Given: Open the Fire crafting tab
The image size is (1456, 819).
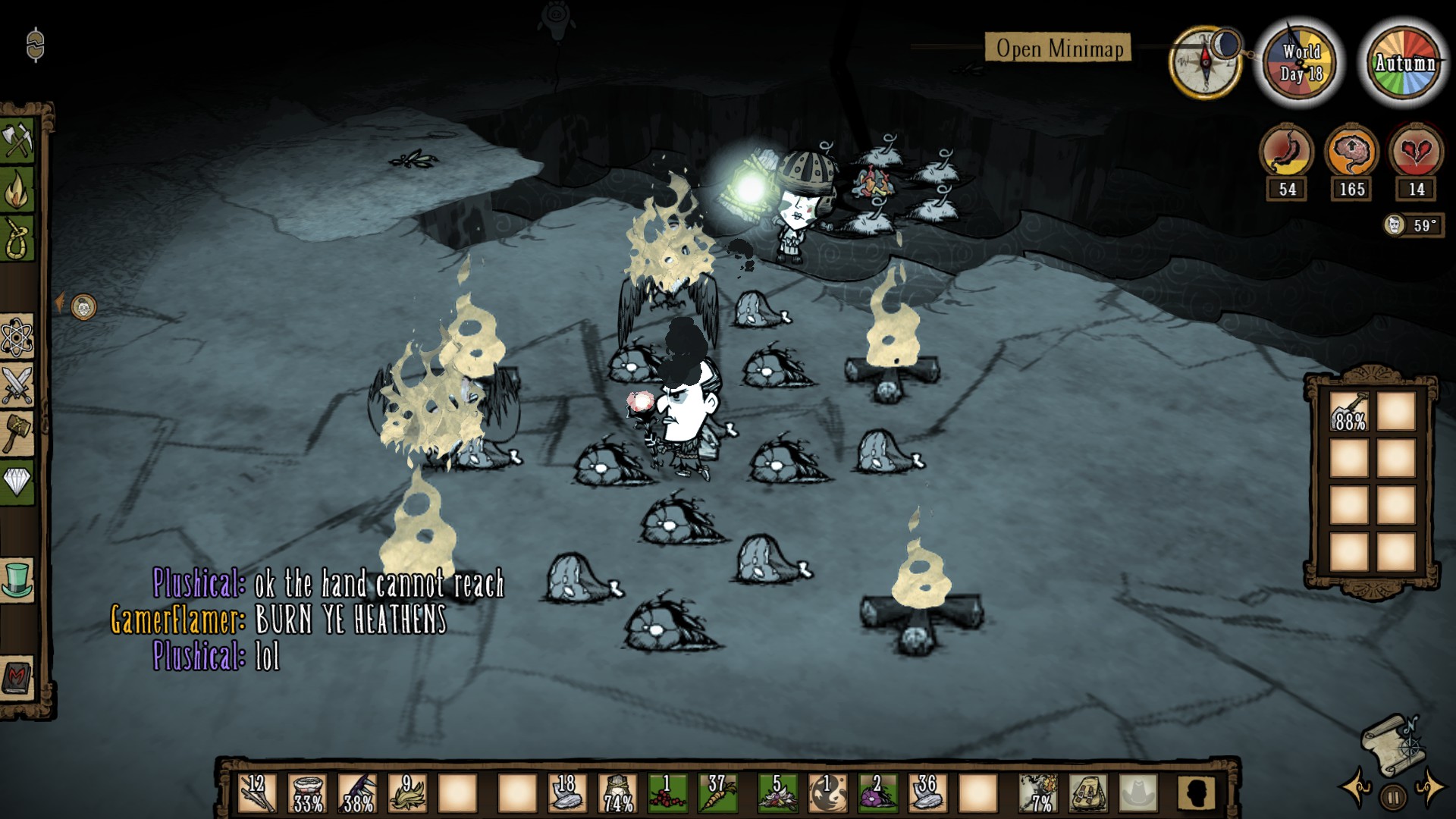Looking at the screenshot, I should coord(17,190).
